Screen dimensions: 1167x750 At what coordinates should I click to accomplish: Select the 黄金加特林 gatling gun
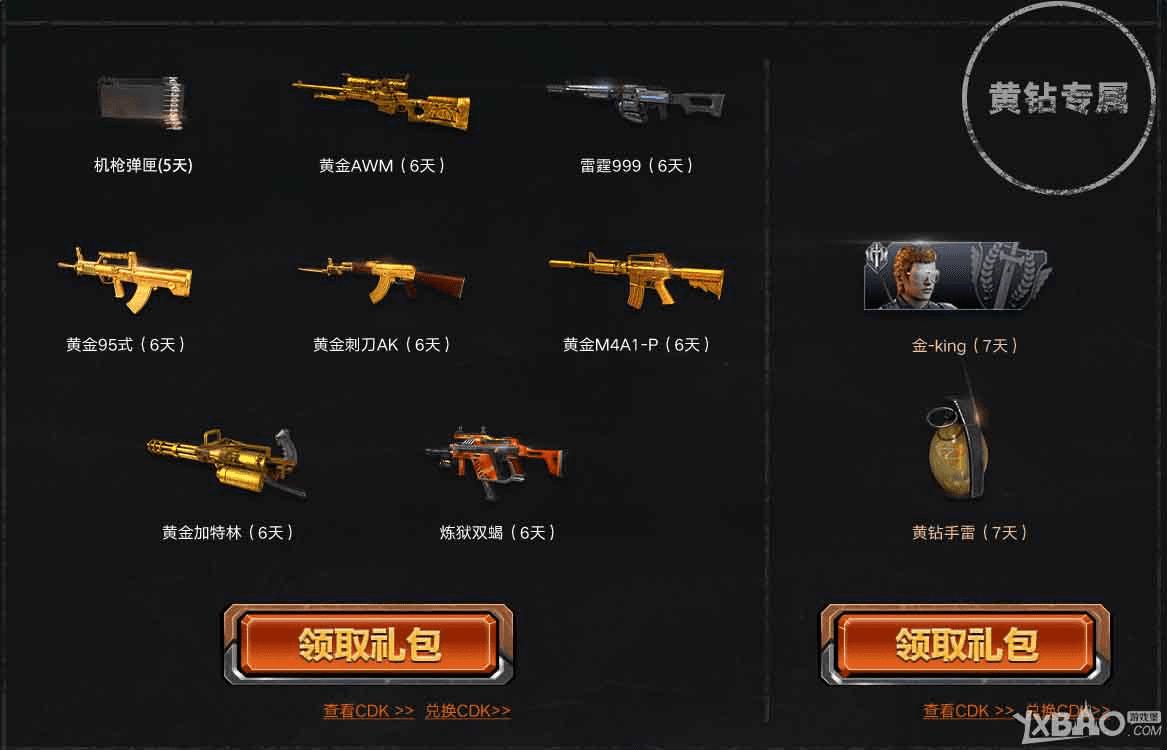[227, 462]
